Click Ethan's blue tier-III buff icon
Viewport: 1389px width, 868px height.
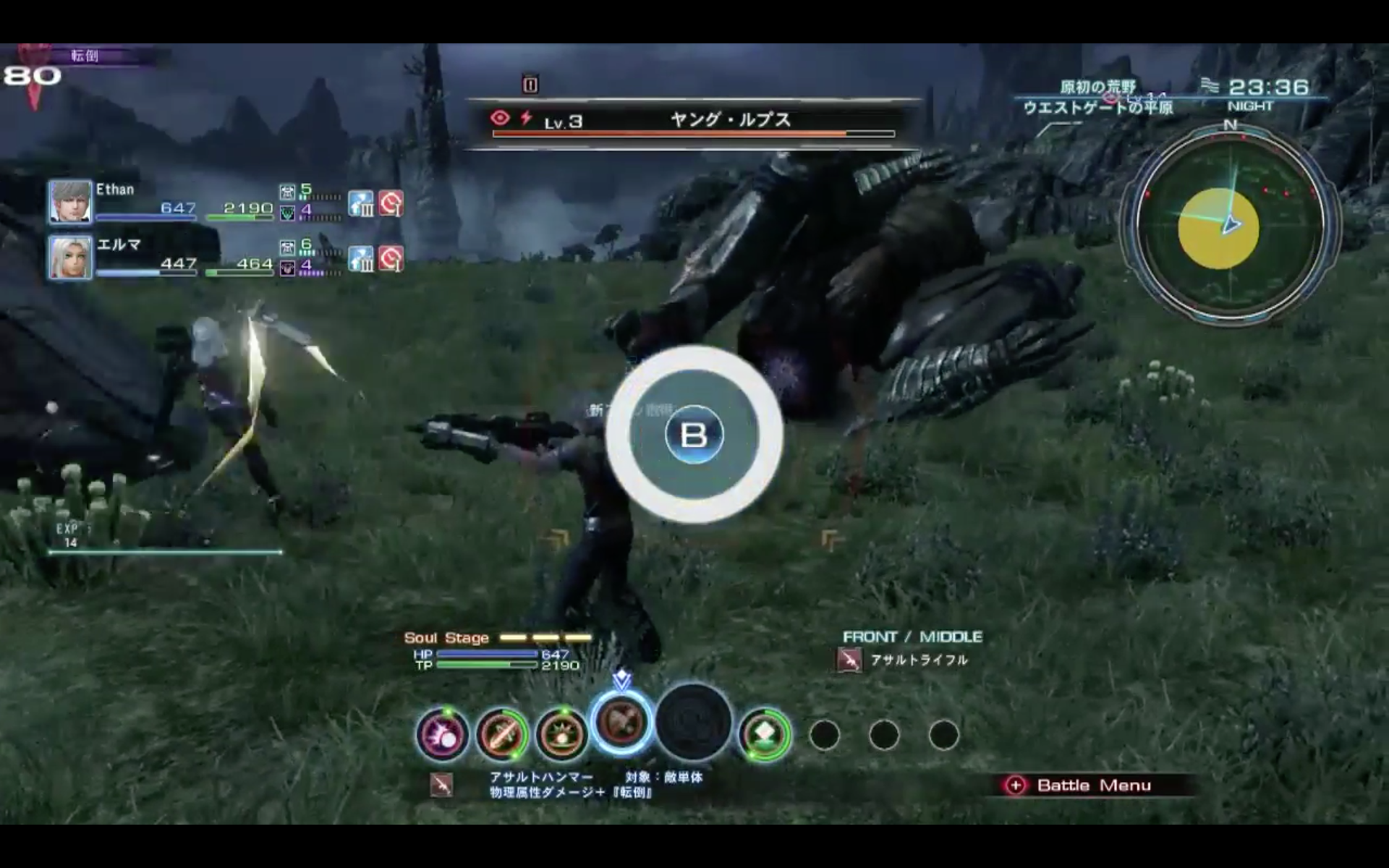click(361, 203)
